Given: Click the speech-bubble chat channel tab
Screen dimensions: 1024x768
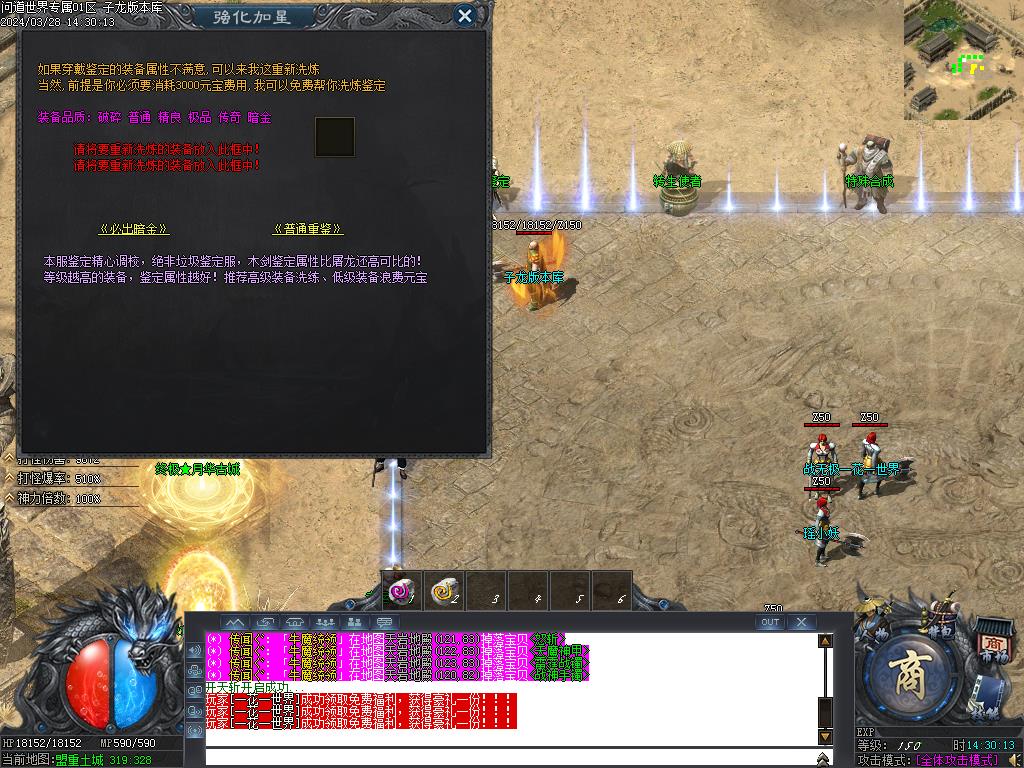Looking at the screenshot, I should [x=385, y=622].
